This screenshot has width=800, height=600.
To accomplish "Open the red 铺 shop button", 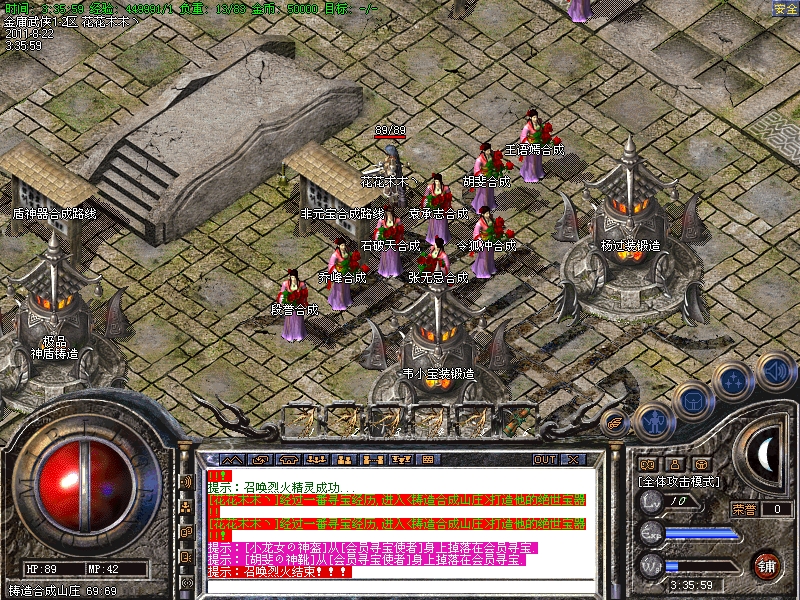I will point(767,565).
